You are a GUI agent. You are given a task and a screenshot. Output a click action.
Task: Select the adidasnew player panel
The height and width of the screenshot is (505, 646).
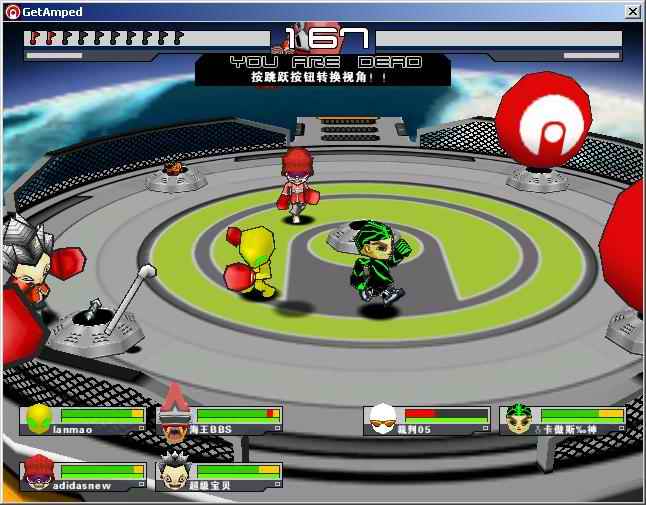click(x=84, y=476)
